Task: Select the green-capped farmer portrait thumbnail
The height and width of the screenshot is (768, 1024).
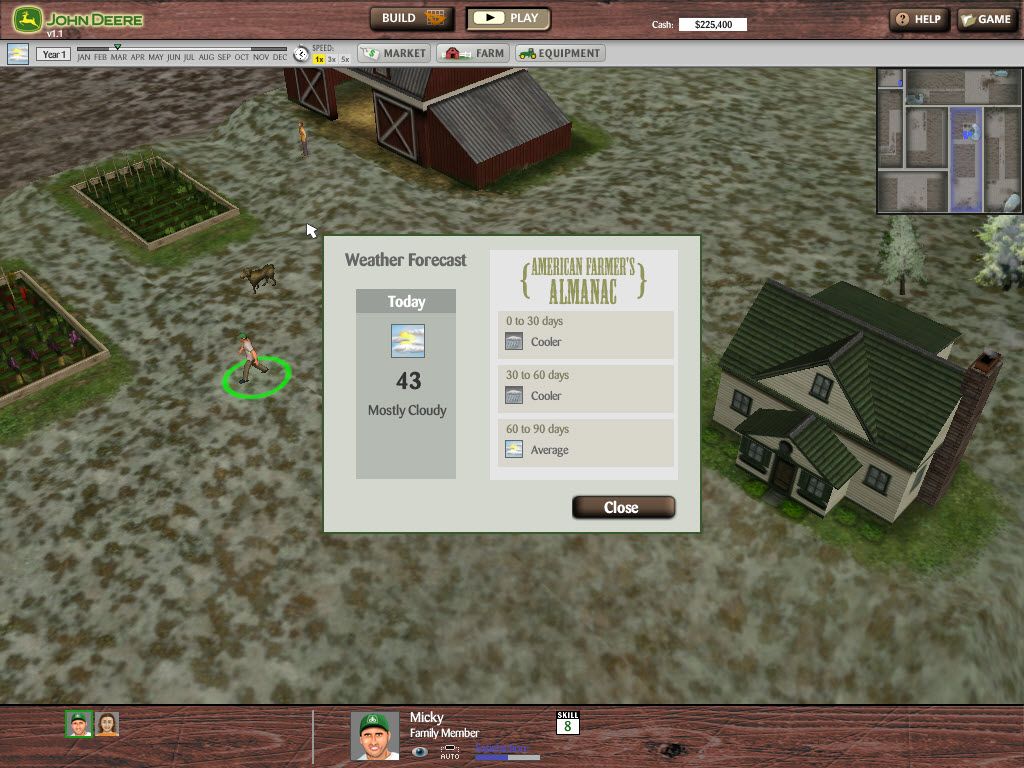Action: [x=79, y=724]
